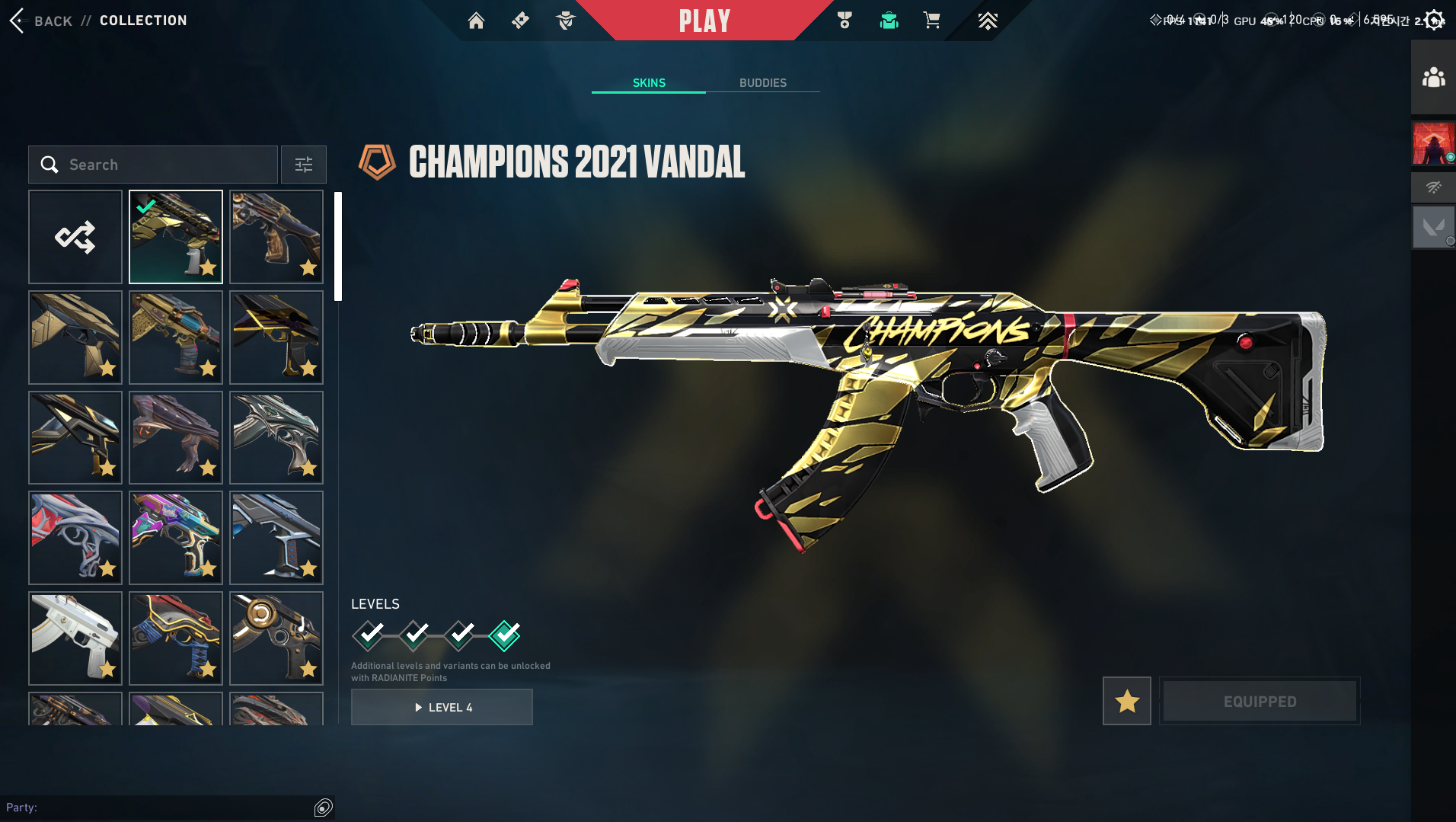Open the home icon in top navigation
Viewport: 1456px width, 822px height.
point(476,21)
